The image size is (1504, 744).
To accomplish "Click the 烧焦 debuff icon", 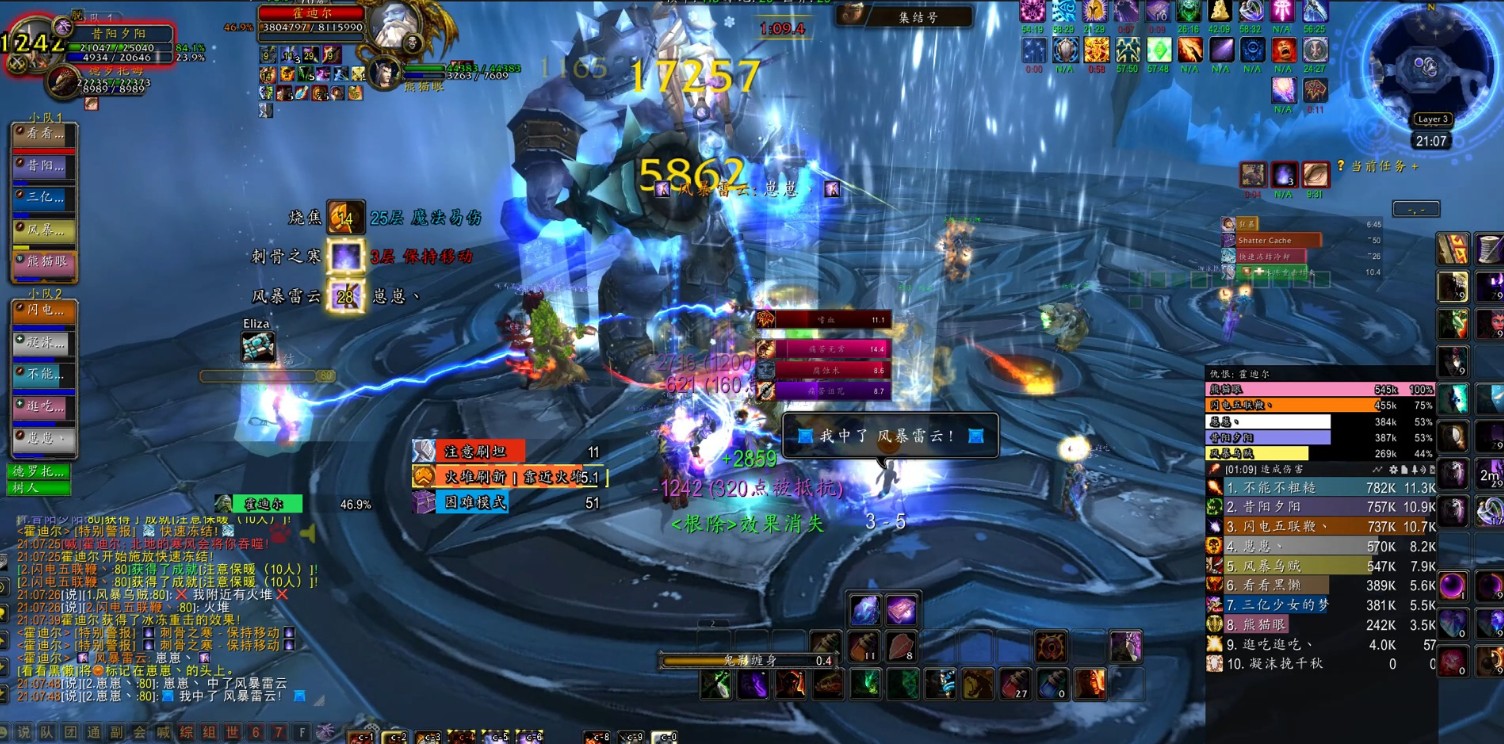I will (346, 217).
